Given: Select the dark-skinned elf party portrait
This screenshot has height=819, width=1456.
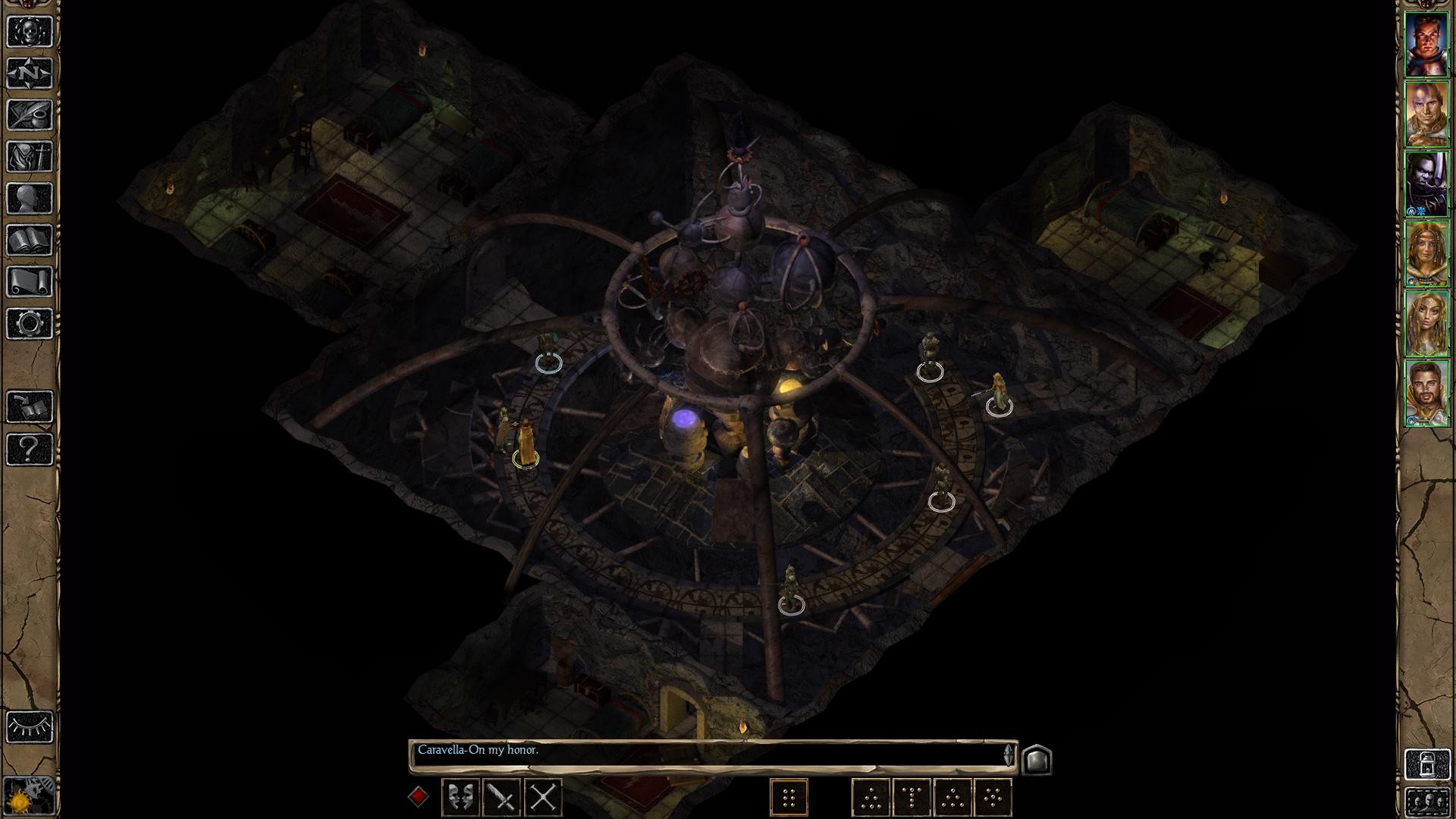Looking at the screenshot, I should click(1426, 184).
